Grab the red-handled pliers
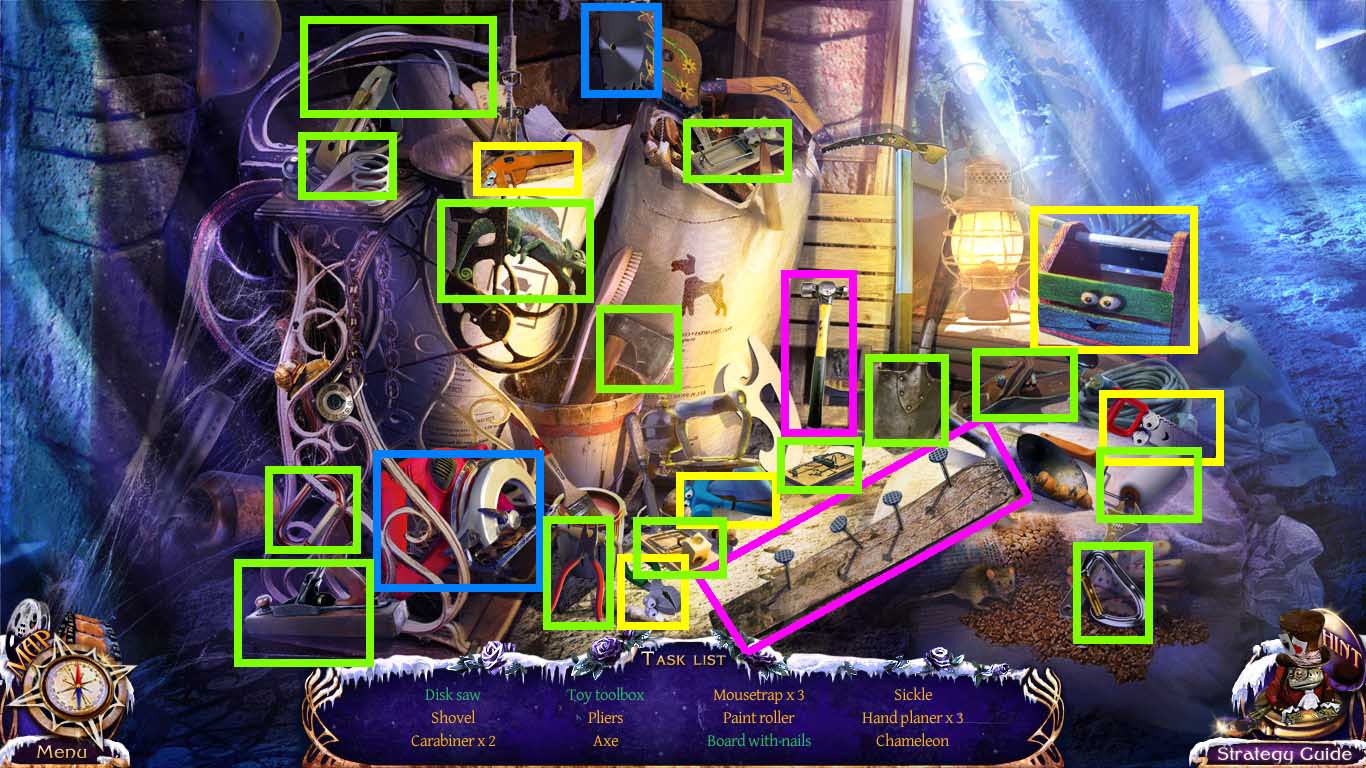 580,570
